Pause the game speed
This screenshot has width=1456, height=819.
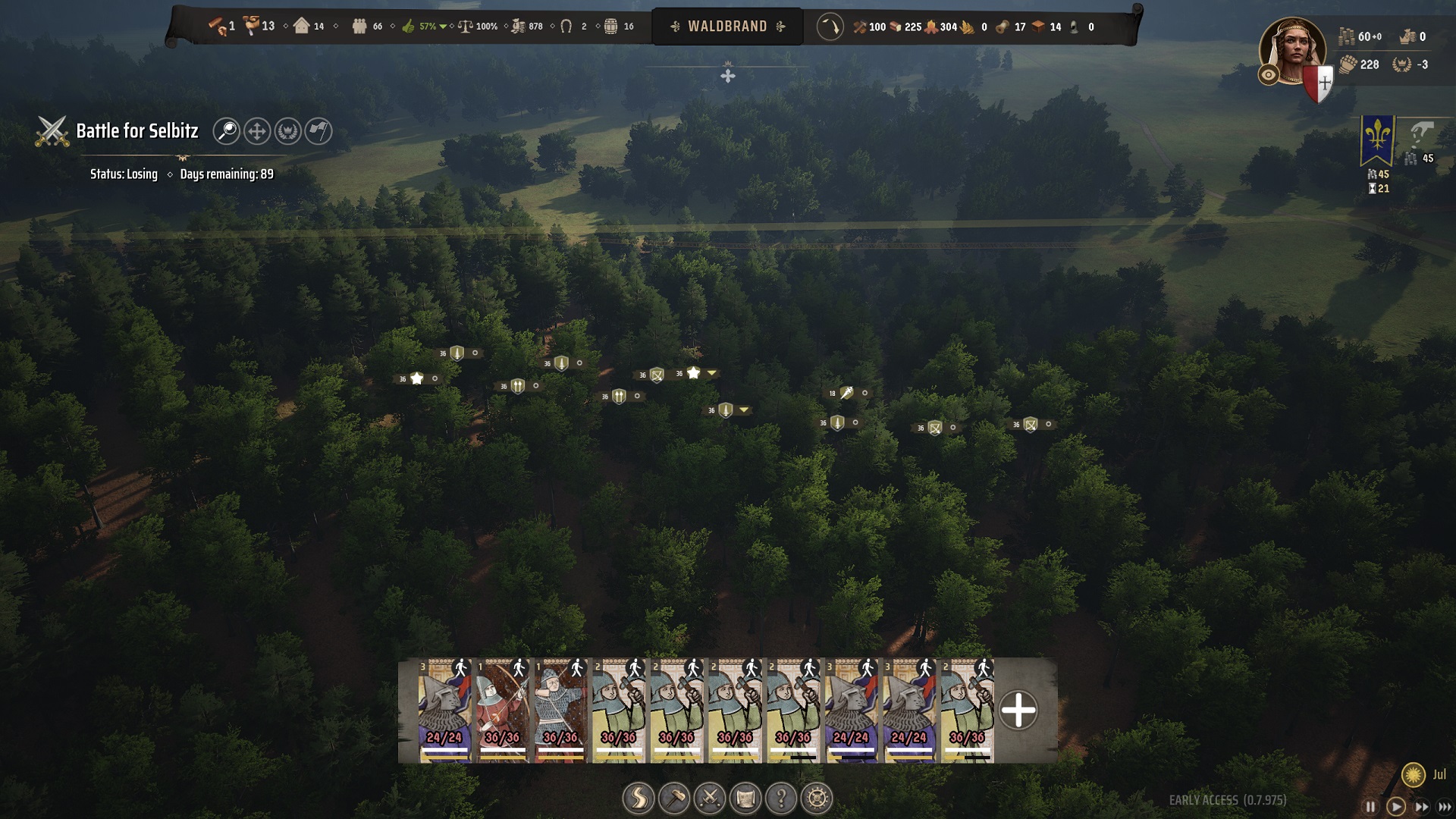1370,807
